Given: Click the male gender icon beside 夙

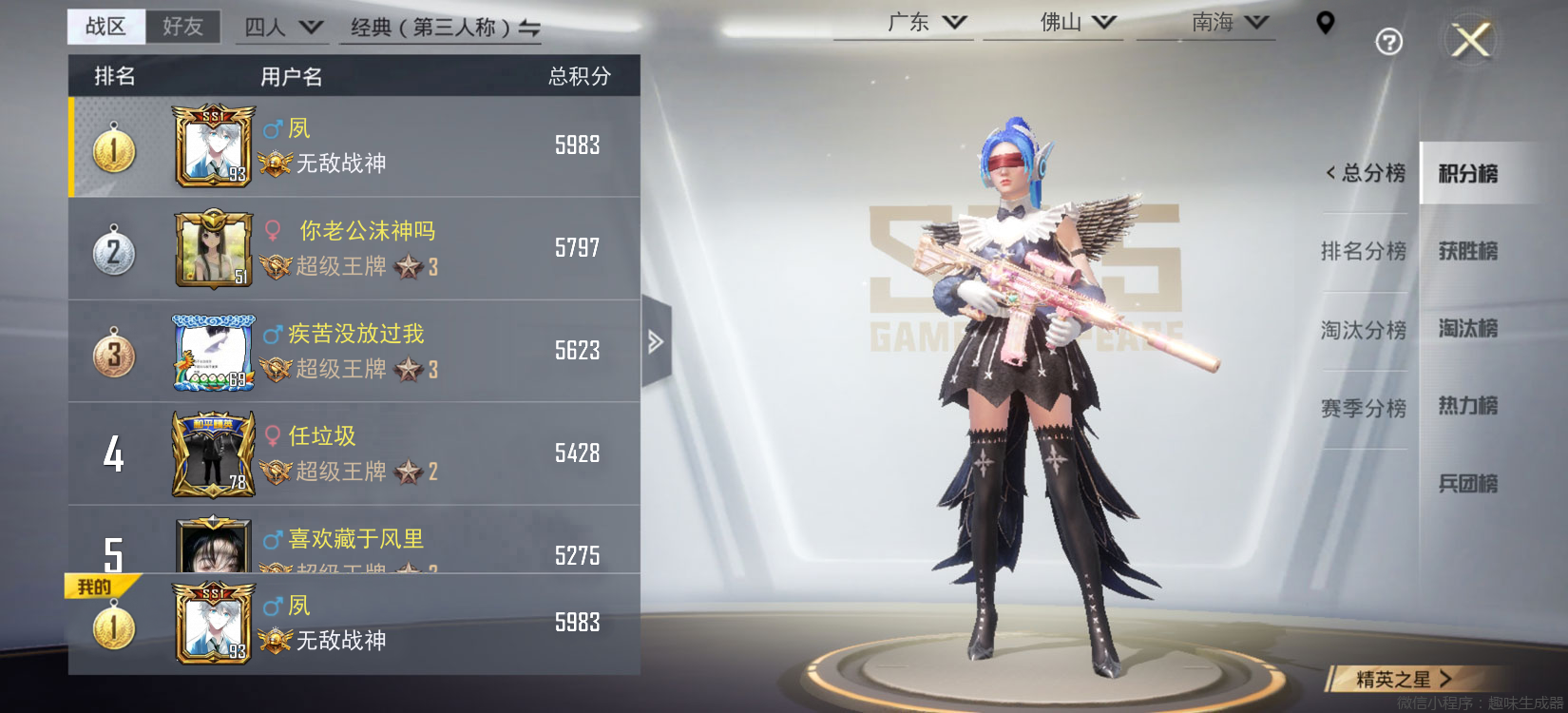Looking at the screenshot, I should tap(275, 128).
